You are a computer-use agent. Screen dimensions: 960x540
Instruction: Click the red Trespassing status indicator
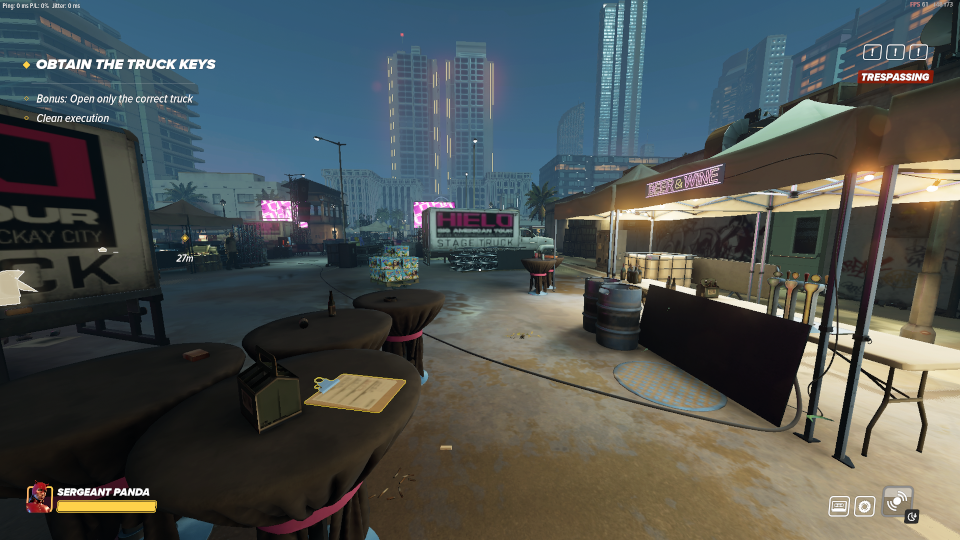coord(895,77)
